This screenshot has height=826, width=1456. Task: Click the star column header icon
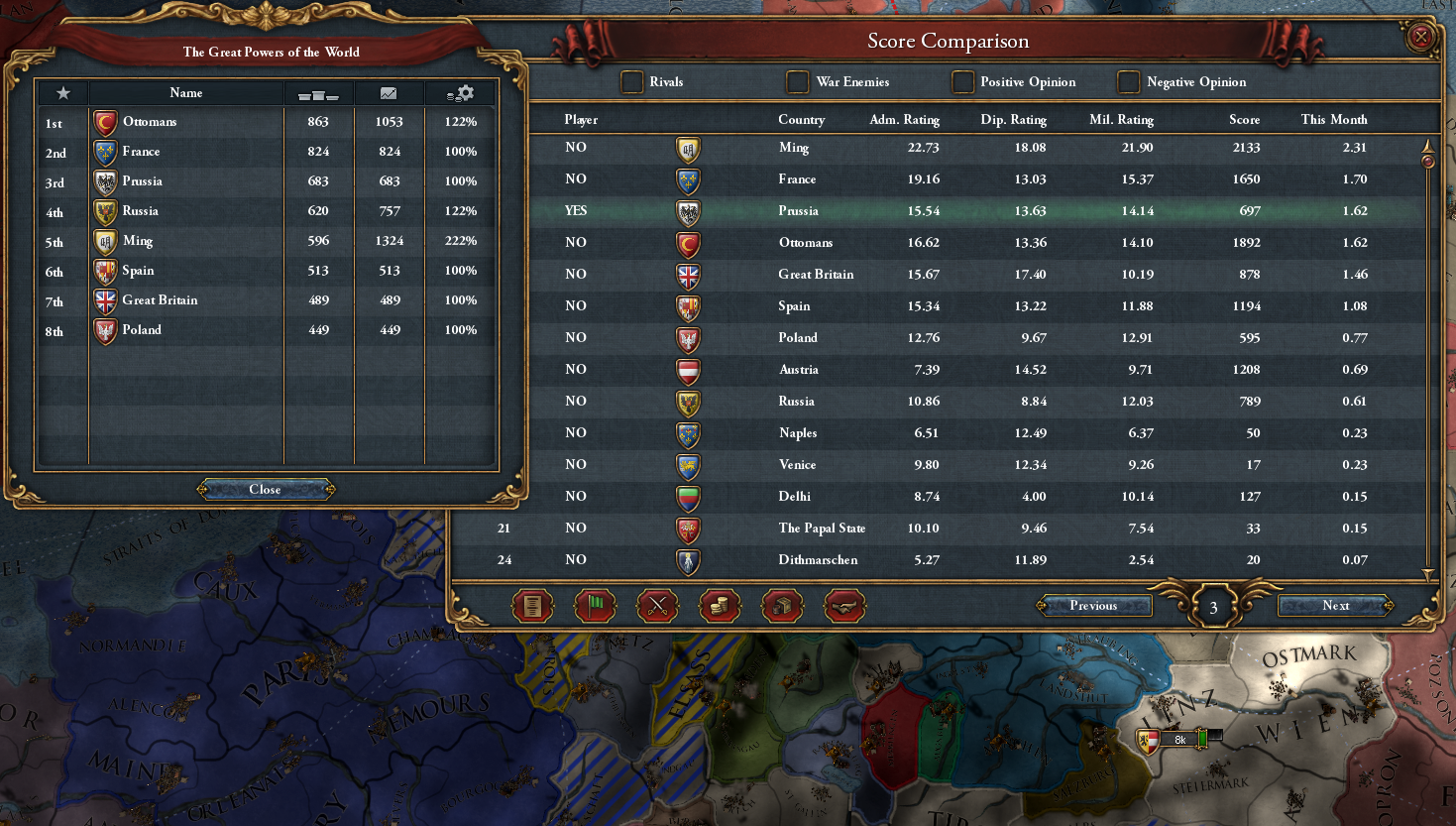(x=61, y=92)
